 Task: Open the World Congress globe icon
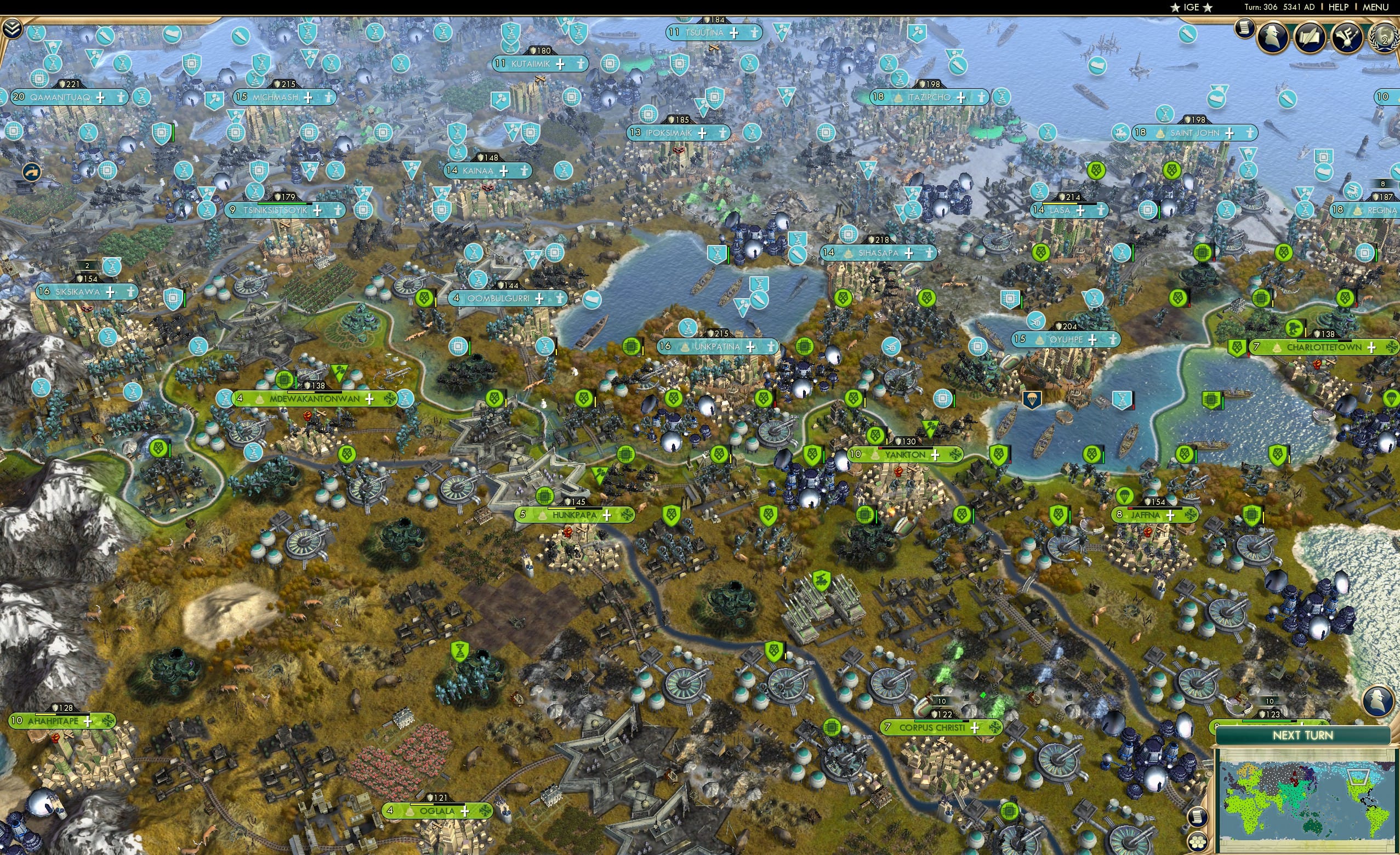pyautogui.click(x=1383, y=37)
